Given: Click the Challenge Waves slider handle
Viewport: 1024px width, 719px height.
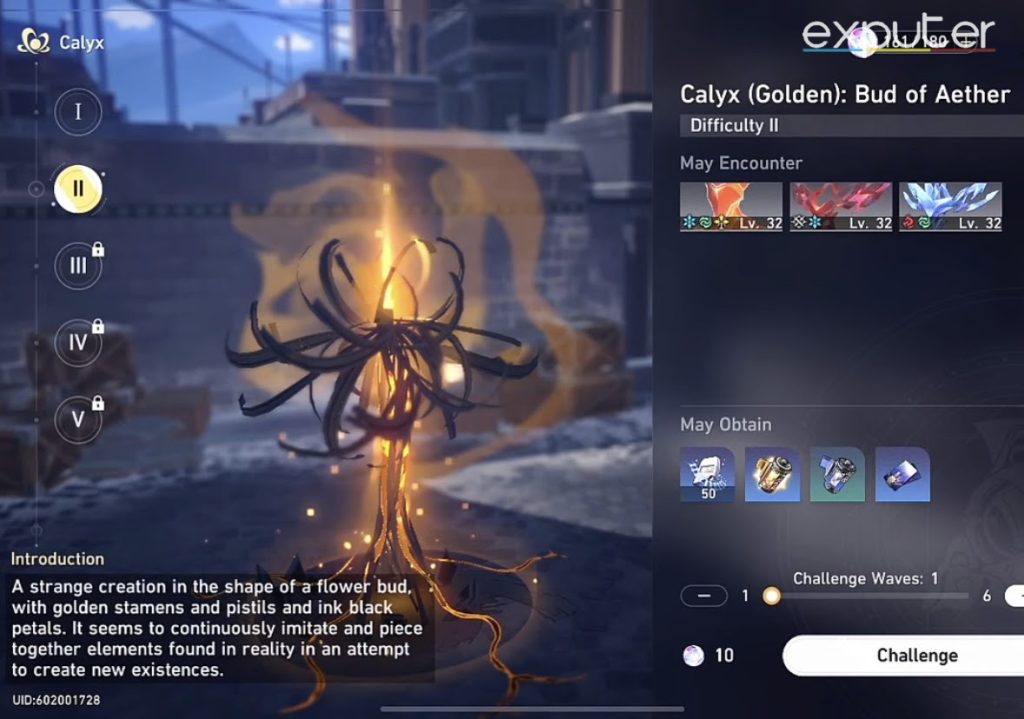Looking at the screenshot, I should coord(771,596).
